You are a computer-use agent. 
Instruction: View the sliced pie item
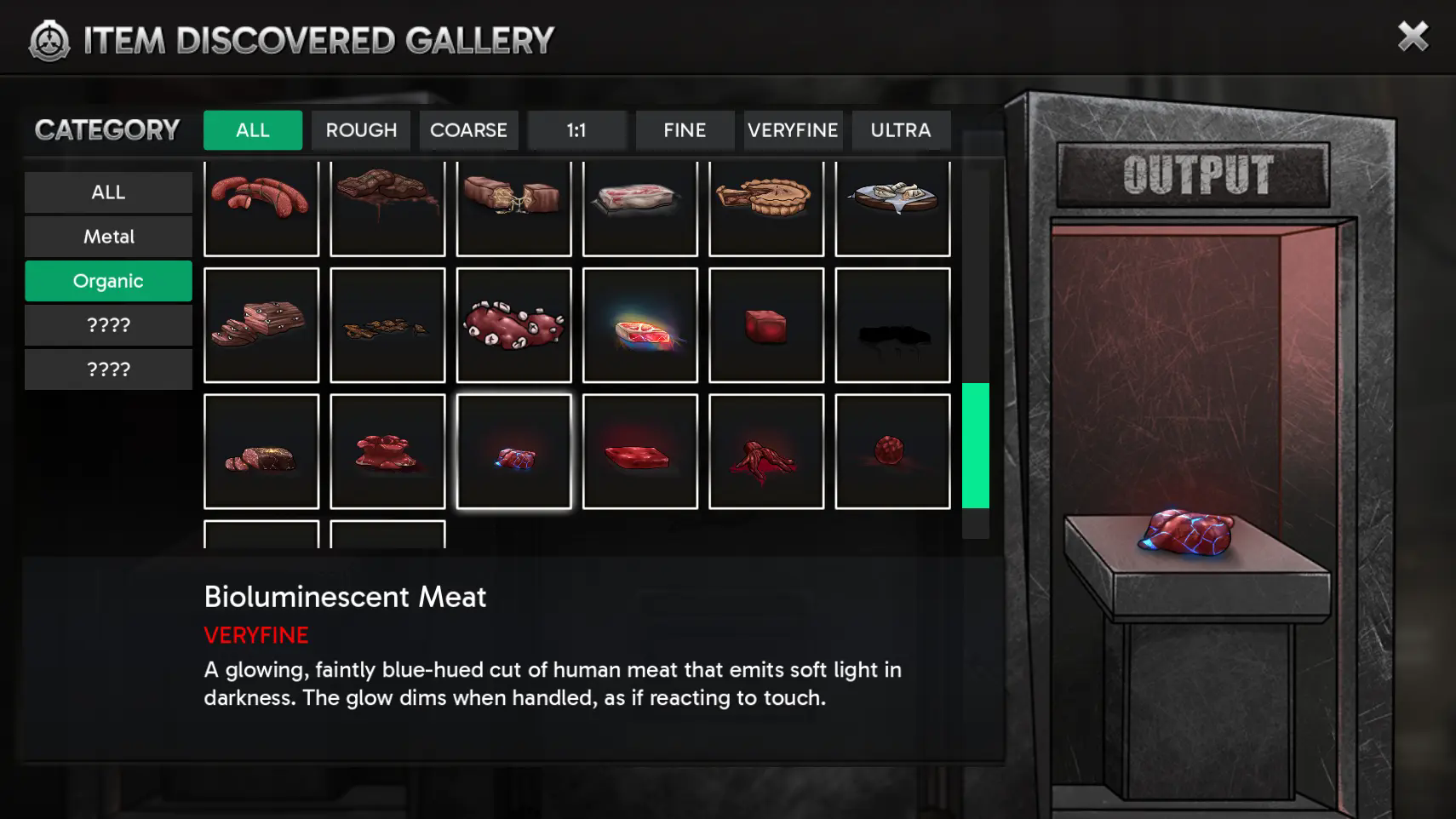(x=766, y=207)
